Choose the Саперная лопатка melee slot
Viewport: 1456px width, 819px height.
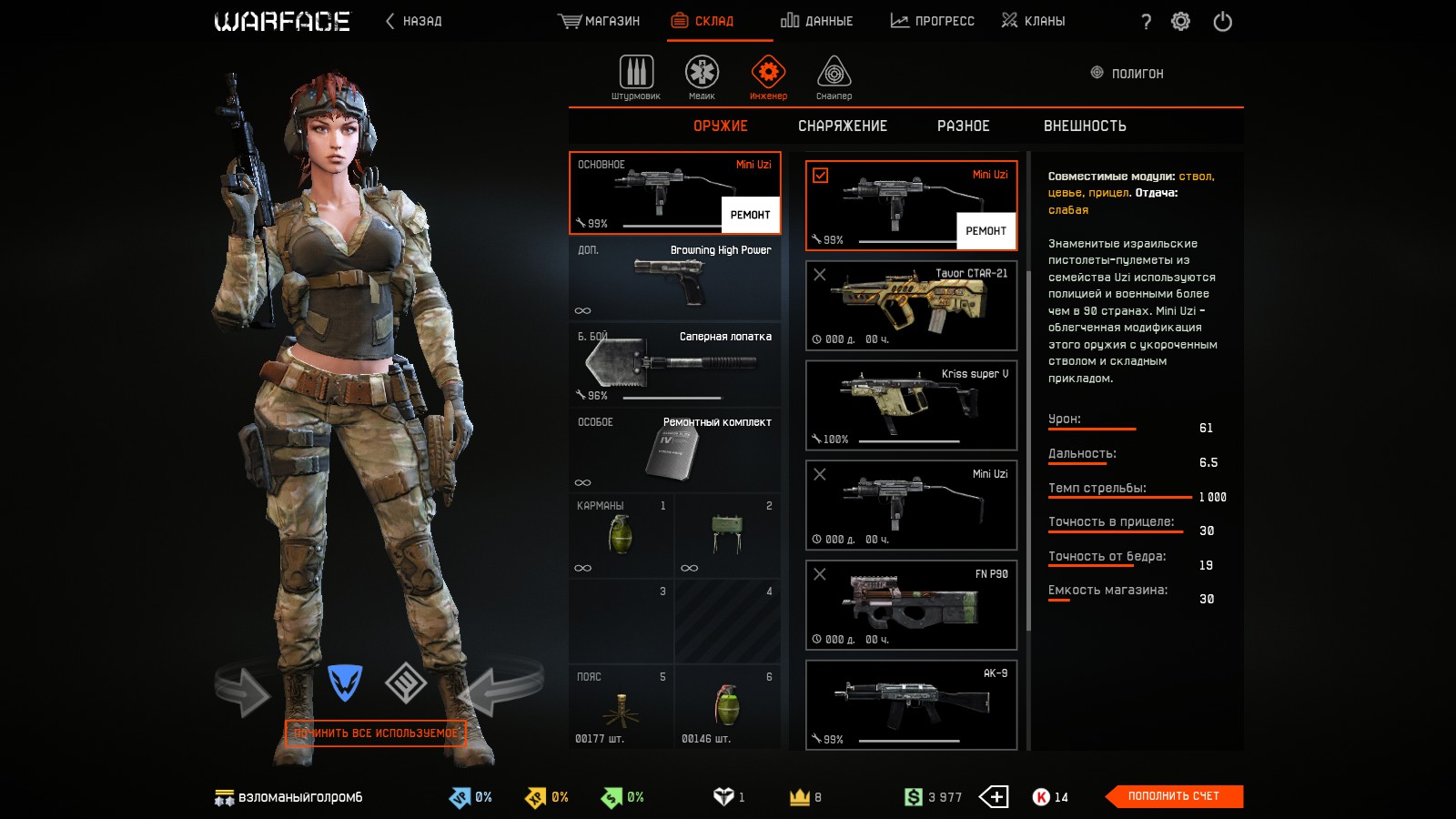pyautogui.click(x=674, y=364)
